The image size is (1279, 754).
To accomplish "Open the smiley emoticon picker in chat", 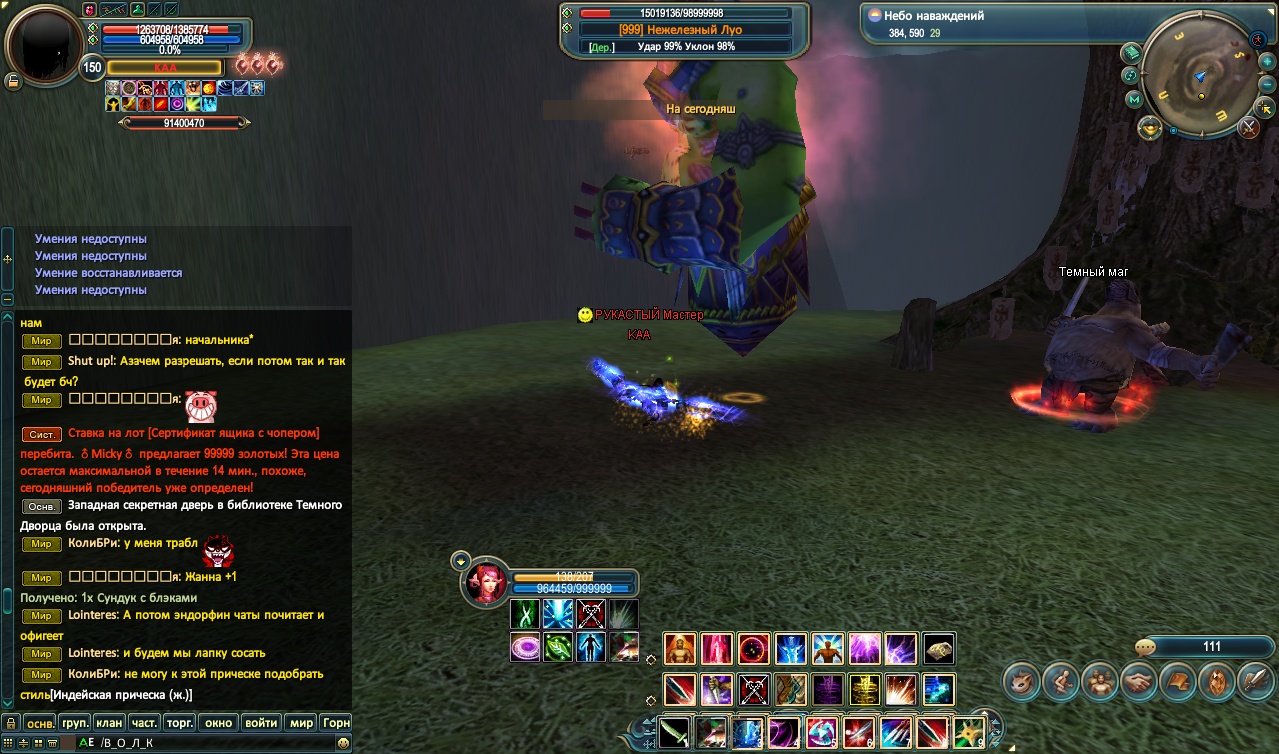I will coord(344,743).
